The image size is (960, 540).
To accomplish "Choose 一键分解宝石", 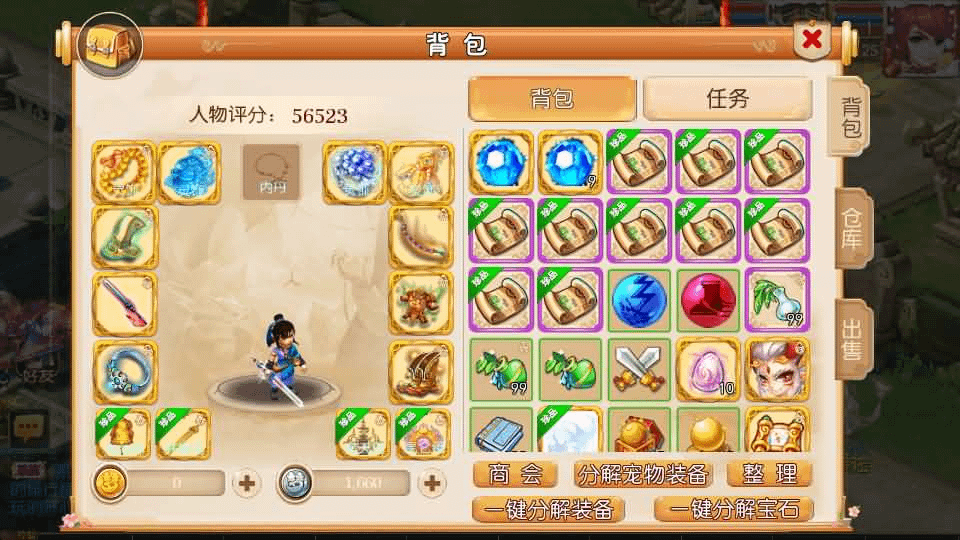I will click(733, 508).
